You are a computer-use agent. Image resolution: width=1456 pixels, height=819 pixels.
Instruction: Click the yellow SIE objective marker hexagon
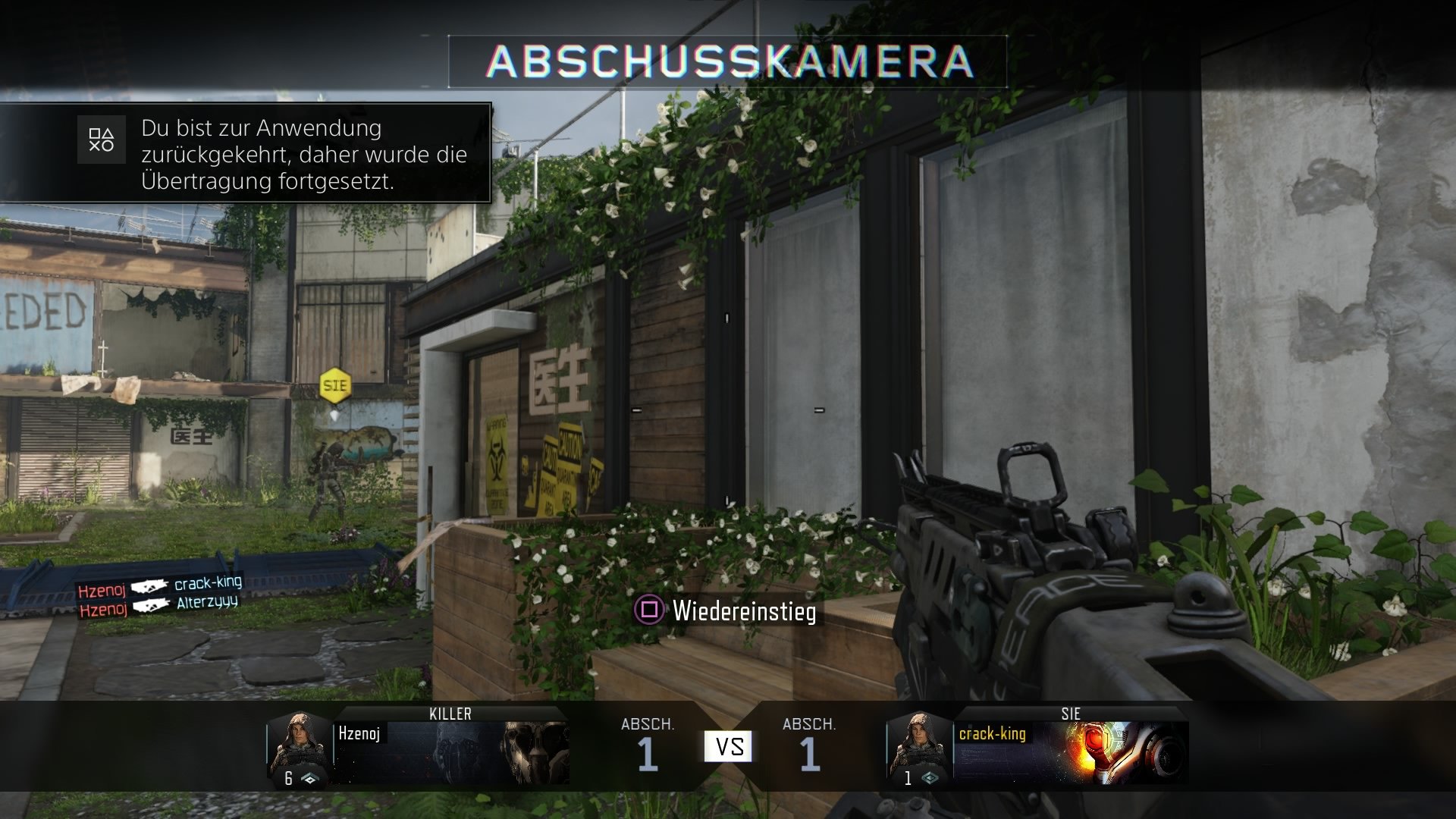point(334,385)
